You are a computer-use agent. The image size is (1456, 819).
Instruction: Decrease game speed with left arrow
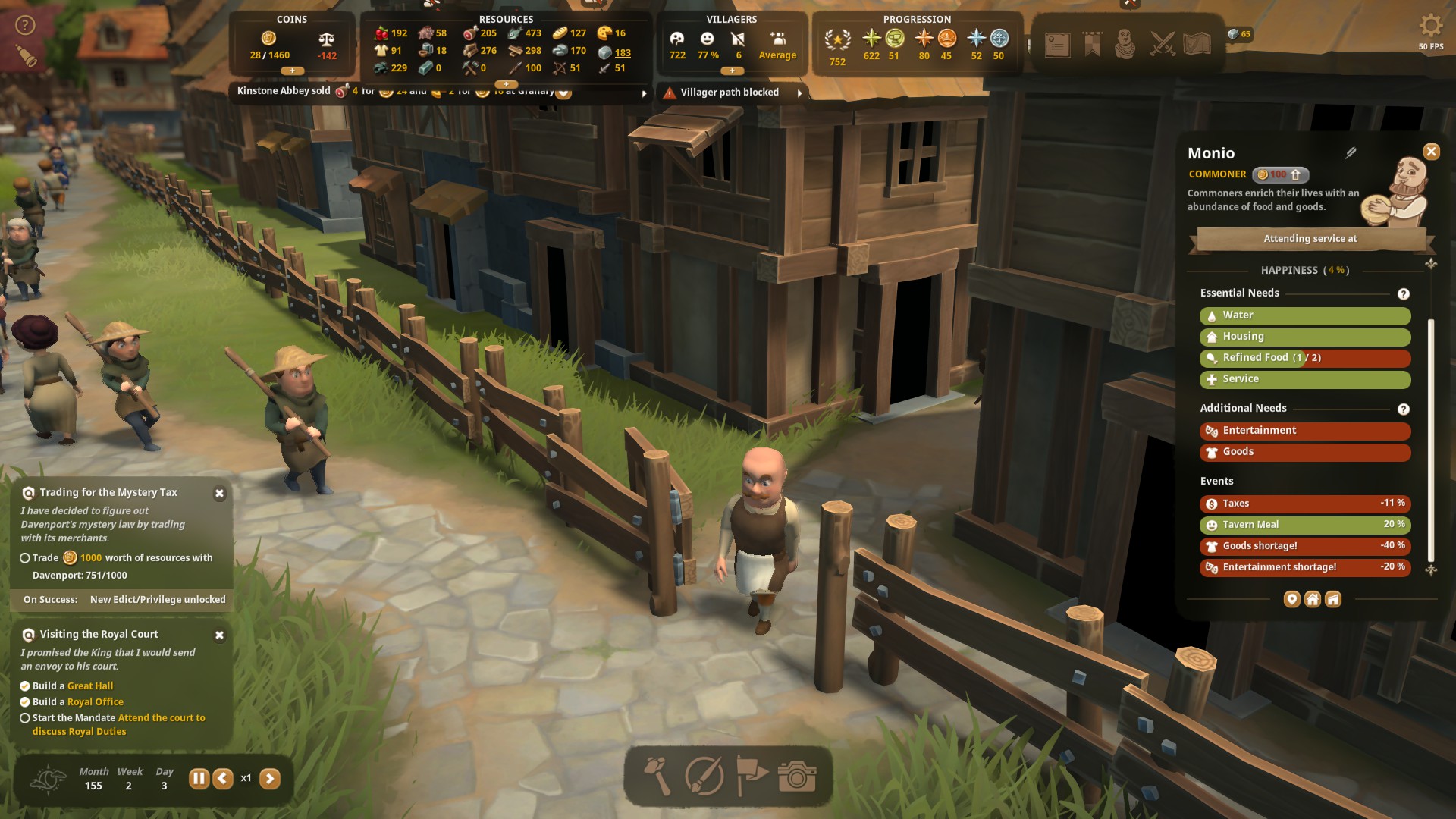click(x=223, y=778)
